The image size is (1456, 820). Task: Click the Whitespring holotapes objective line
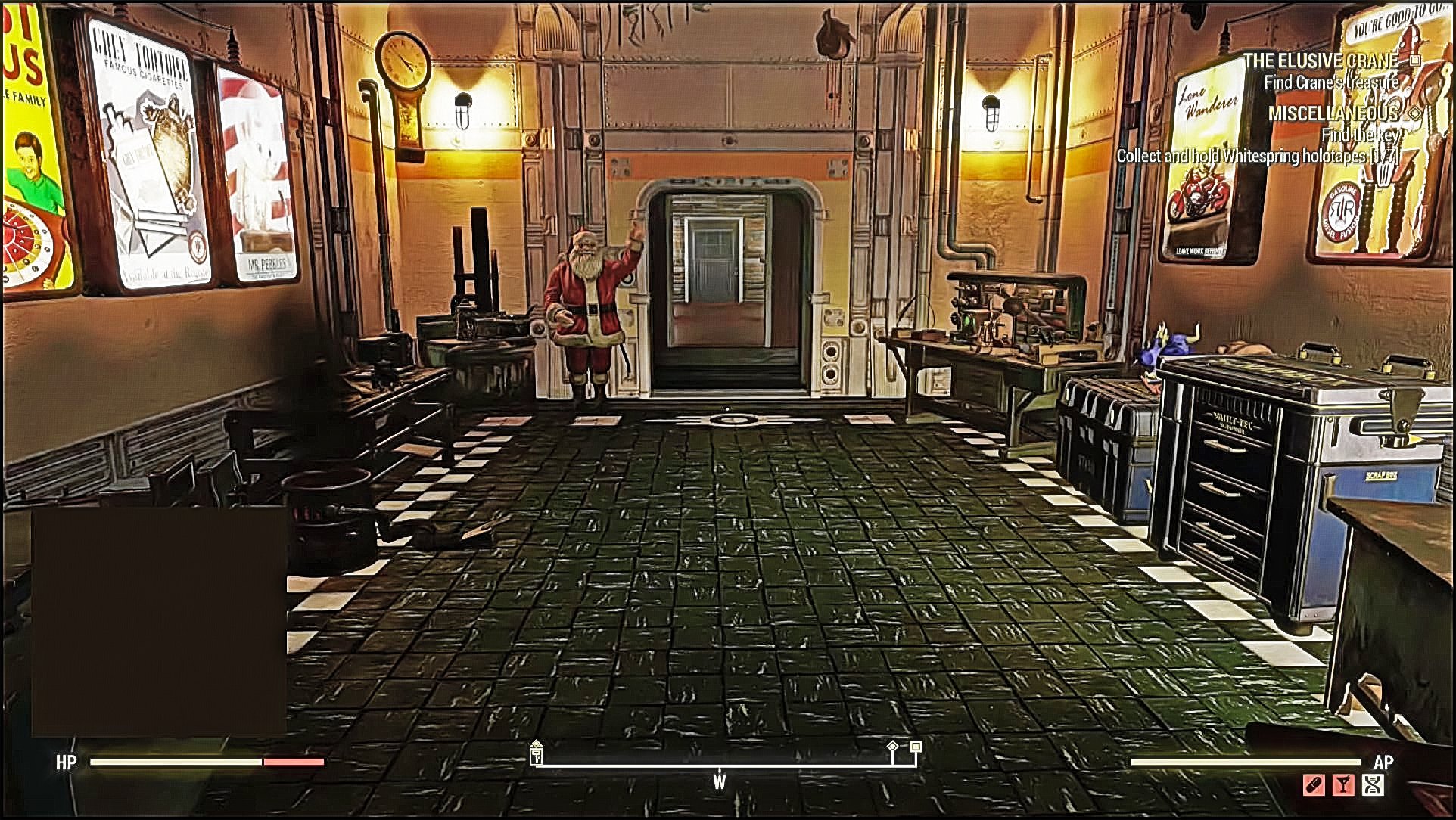click(x=1256, y=156)
